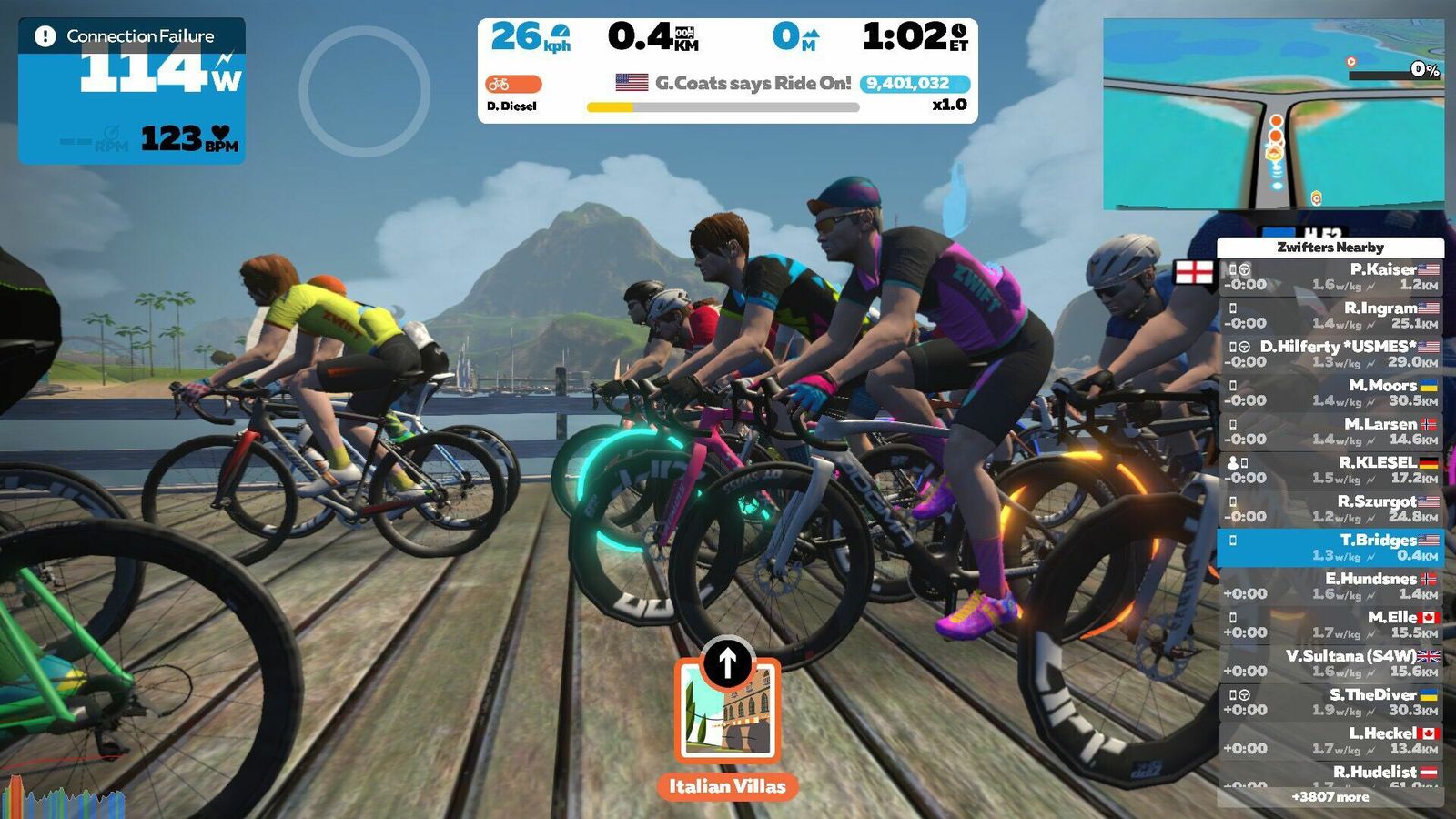1456x819 pixels.
Task: Show the +3807 more riders
Action: [1330, 797]
